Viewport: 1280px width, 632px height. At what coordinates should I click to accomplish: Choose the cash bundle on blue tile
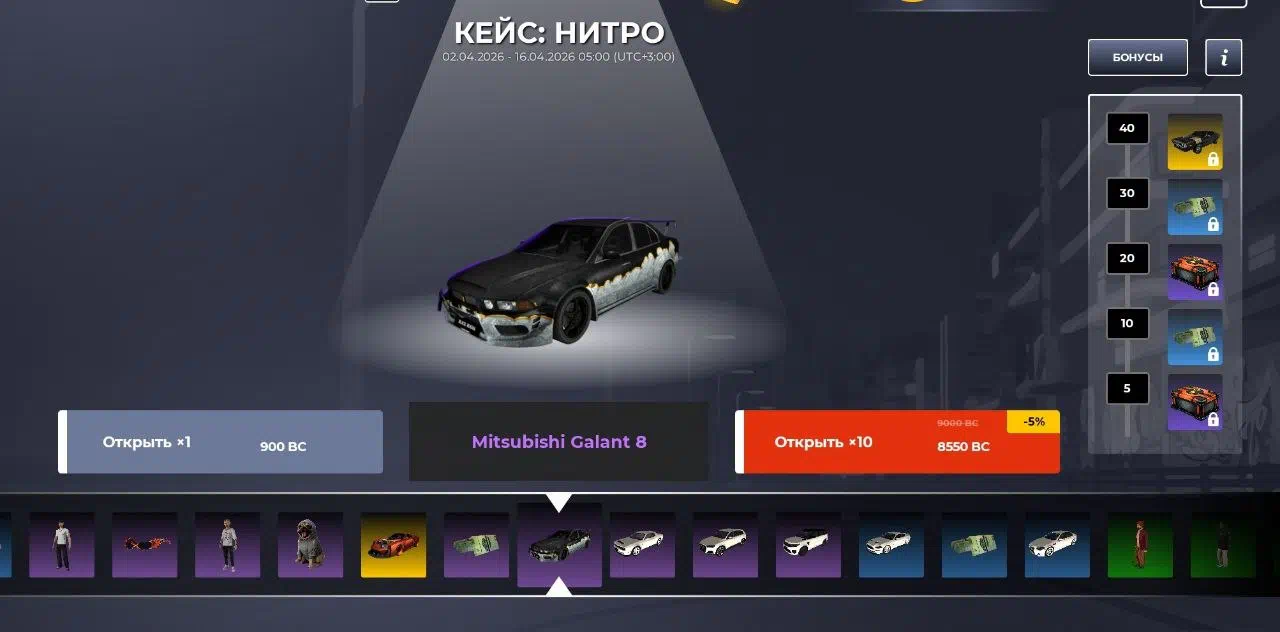point(974,545)
